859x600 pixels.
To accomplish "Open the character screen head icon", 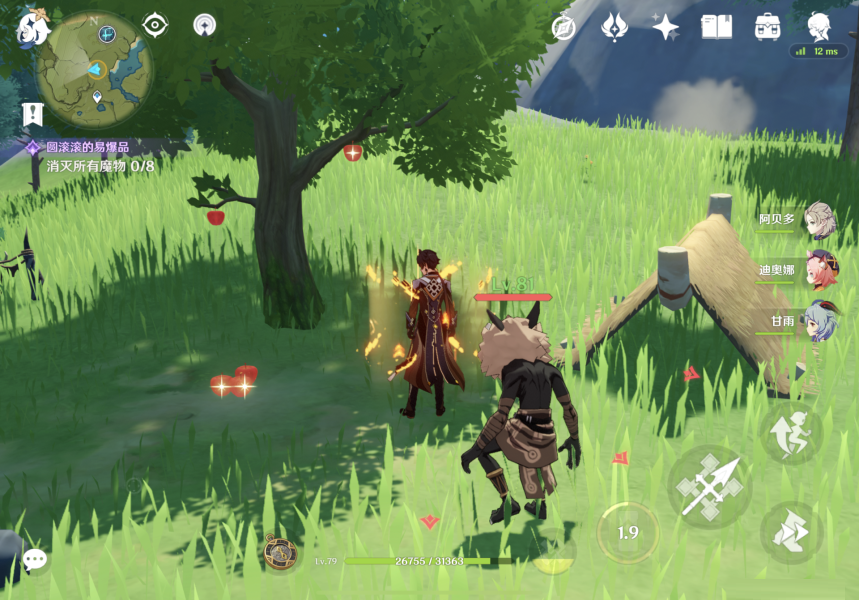I will click(x=819, y=26).
